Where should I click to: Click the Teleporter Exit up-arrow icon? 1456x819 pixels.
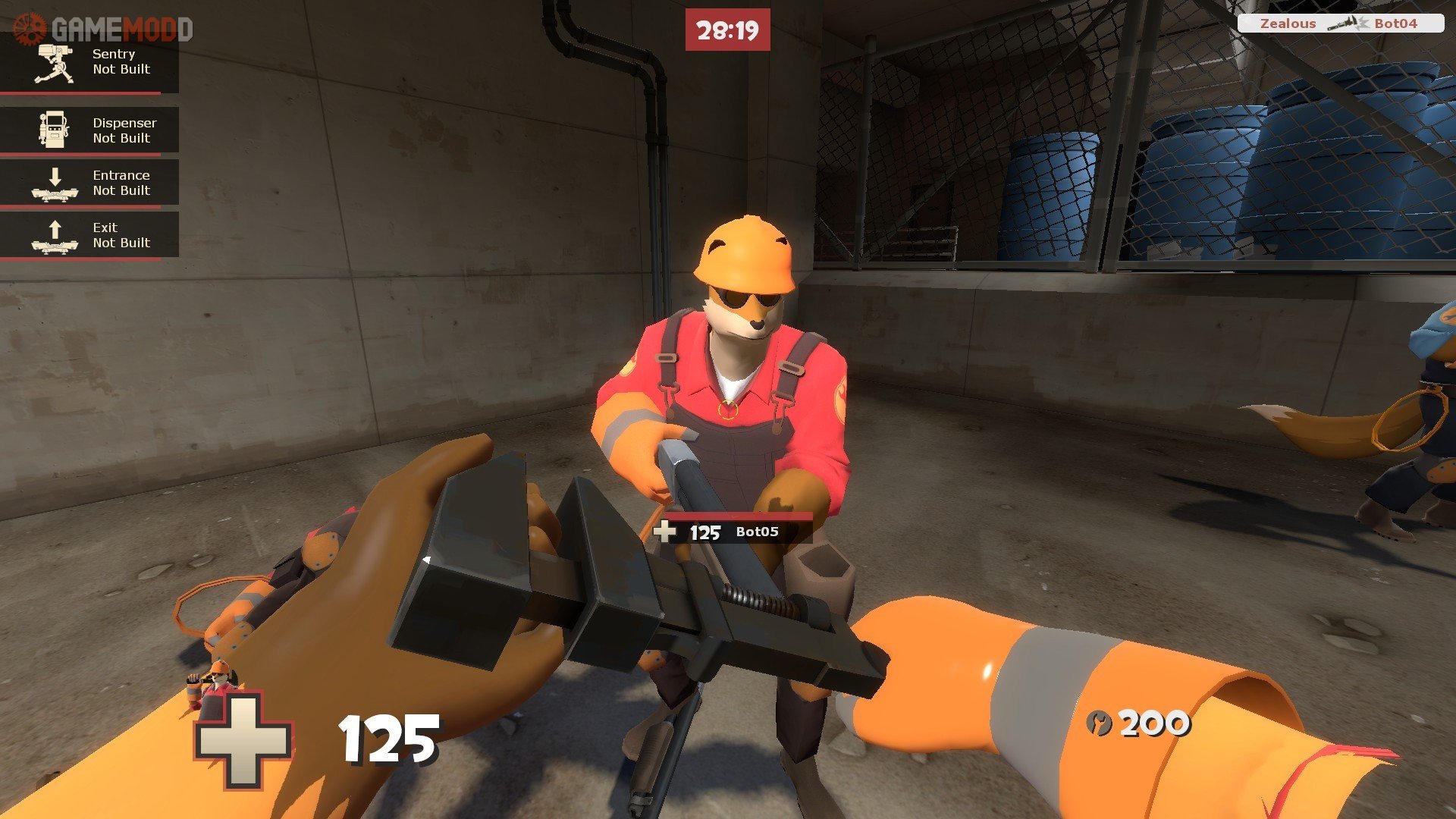(53, 234)
